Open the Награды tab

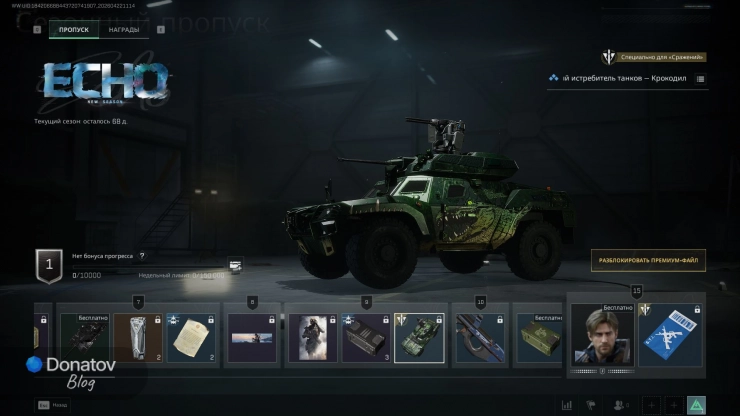coord(124,30)
